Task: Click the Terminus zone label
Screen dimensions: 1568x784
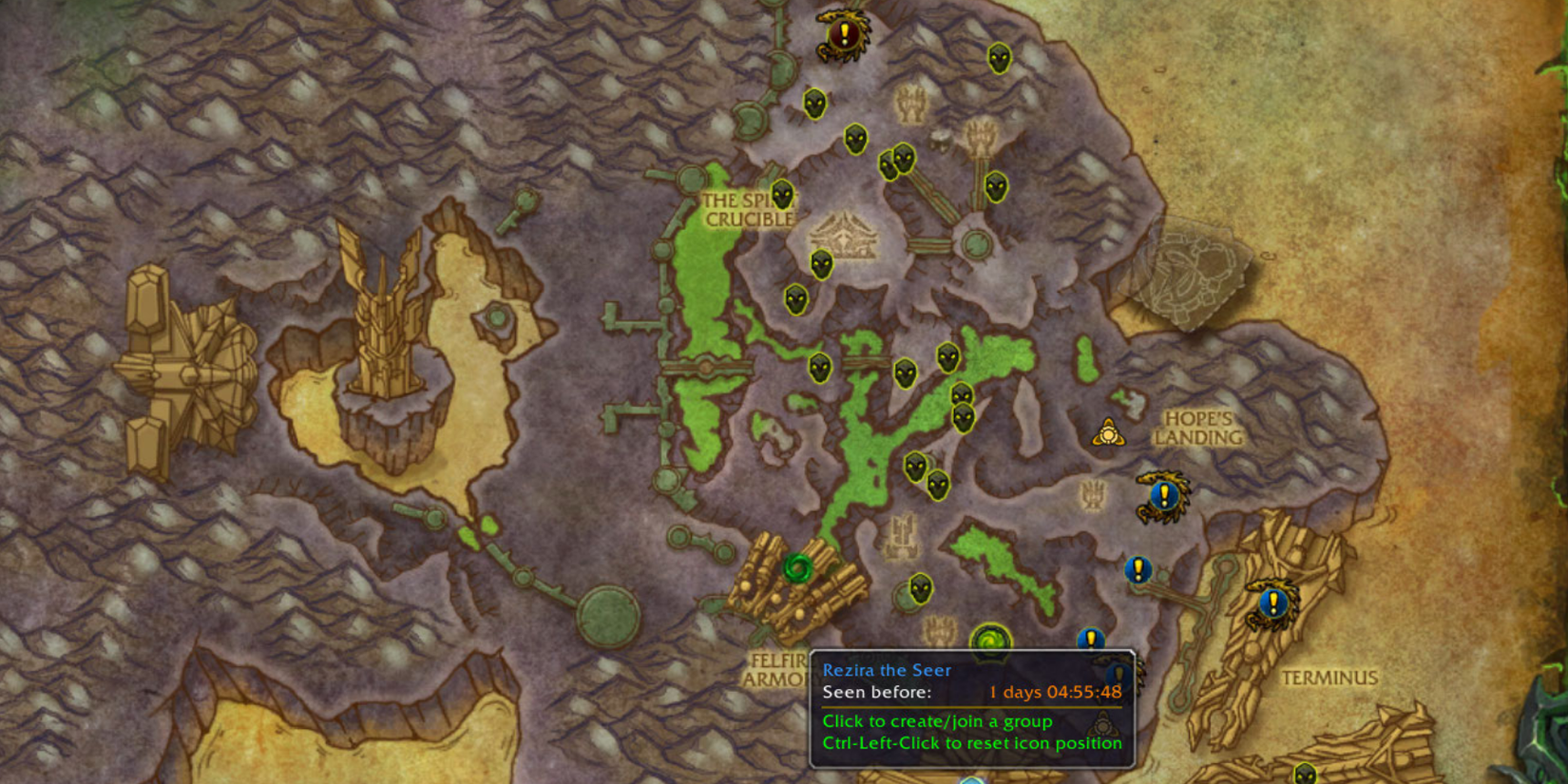Action: pyautogui.click(x=1330, y=678)
